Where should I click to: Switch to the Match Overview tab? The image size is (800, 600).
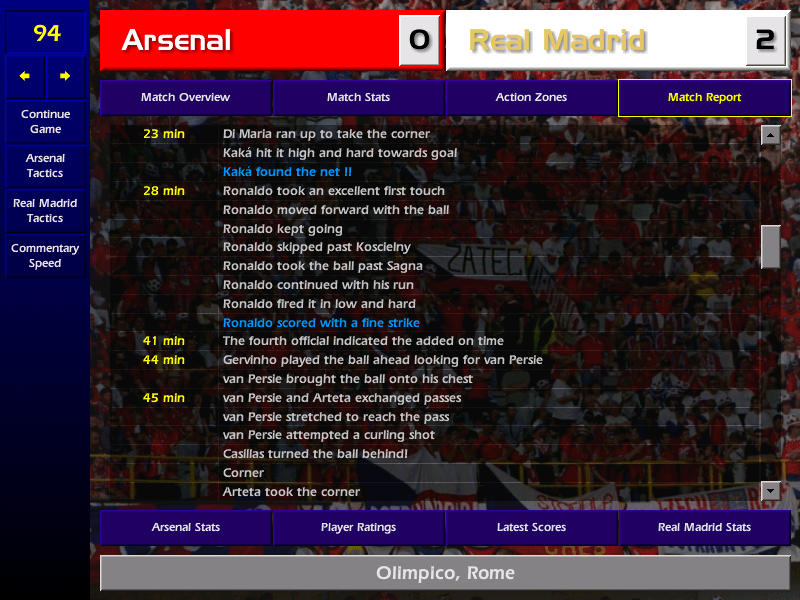pyautogui.click(x=185, y=98)
